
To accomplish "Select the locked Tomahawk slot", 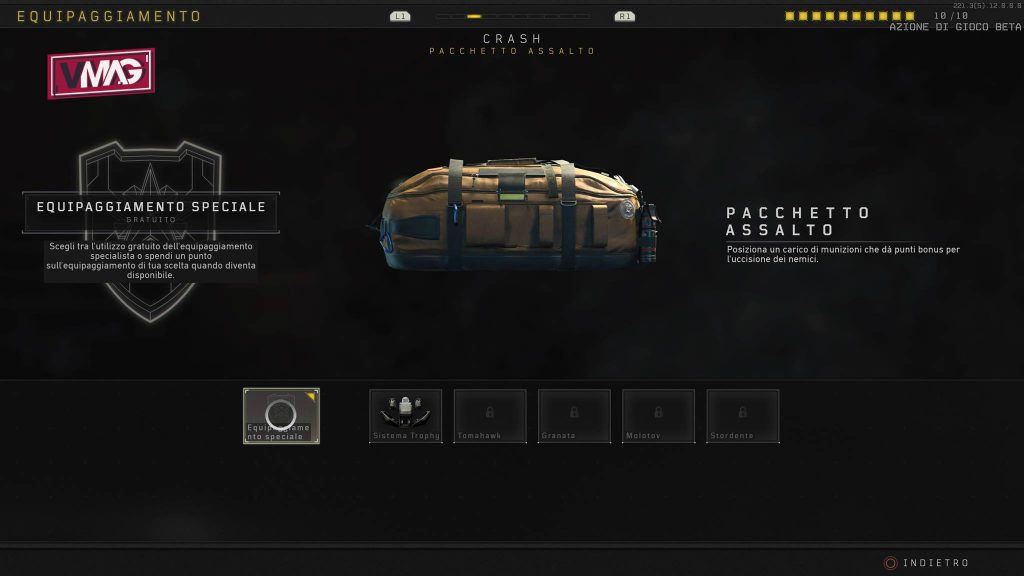I will [x=490, y=415].
